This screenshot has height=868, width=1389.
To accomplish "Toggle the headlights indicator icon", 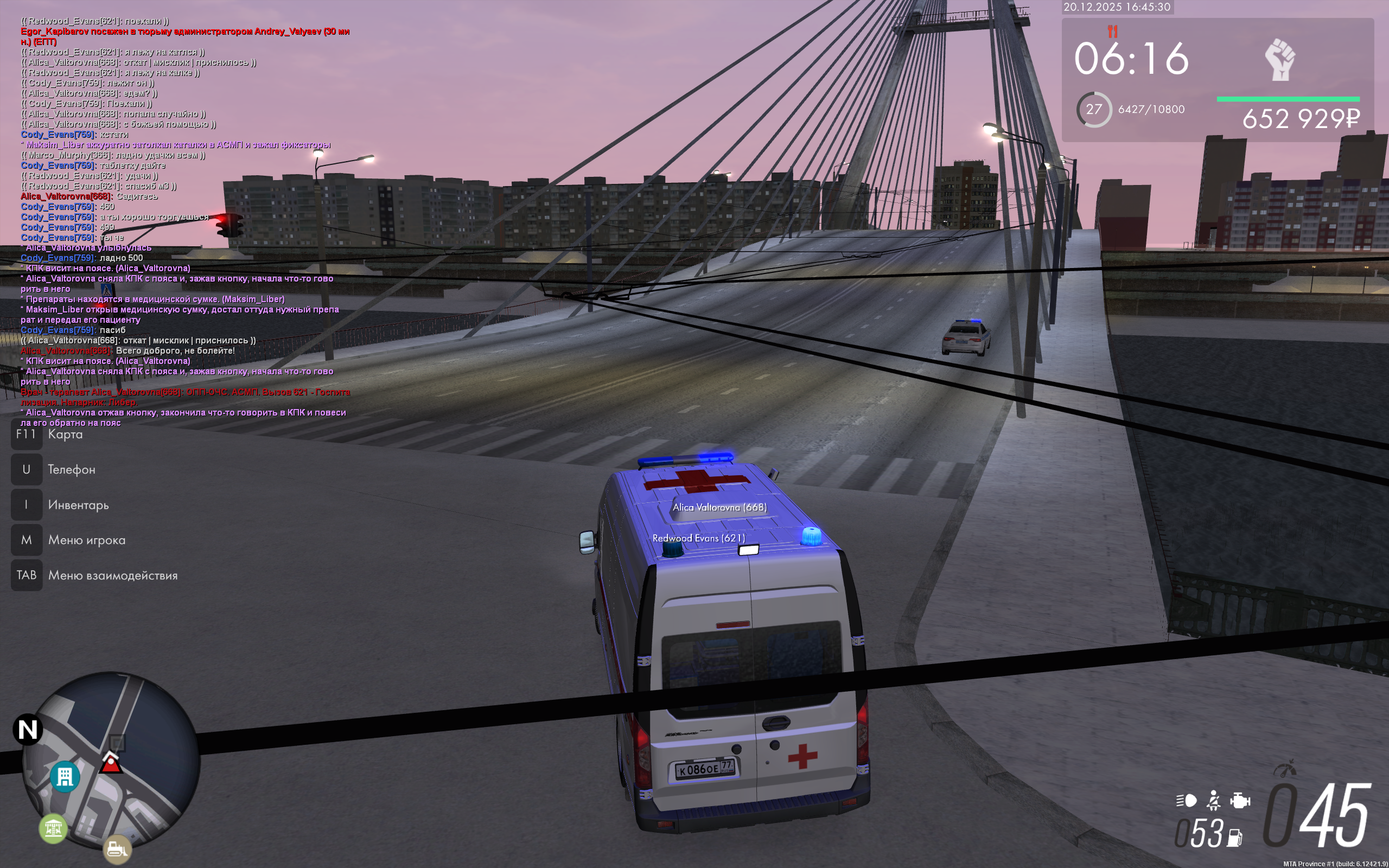I will tap(1186, 800).
